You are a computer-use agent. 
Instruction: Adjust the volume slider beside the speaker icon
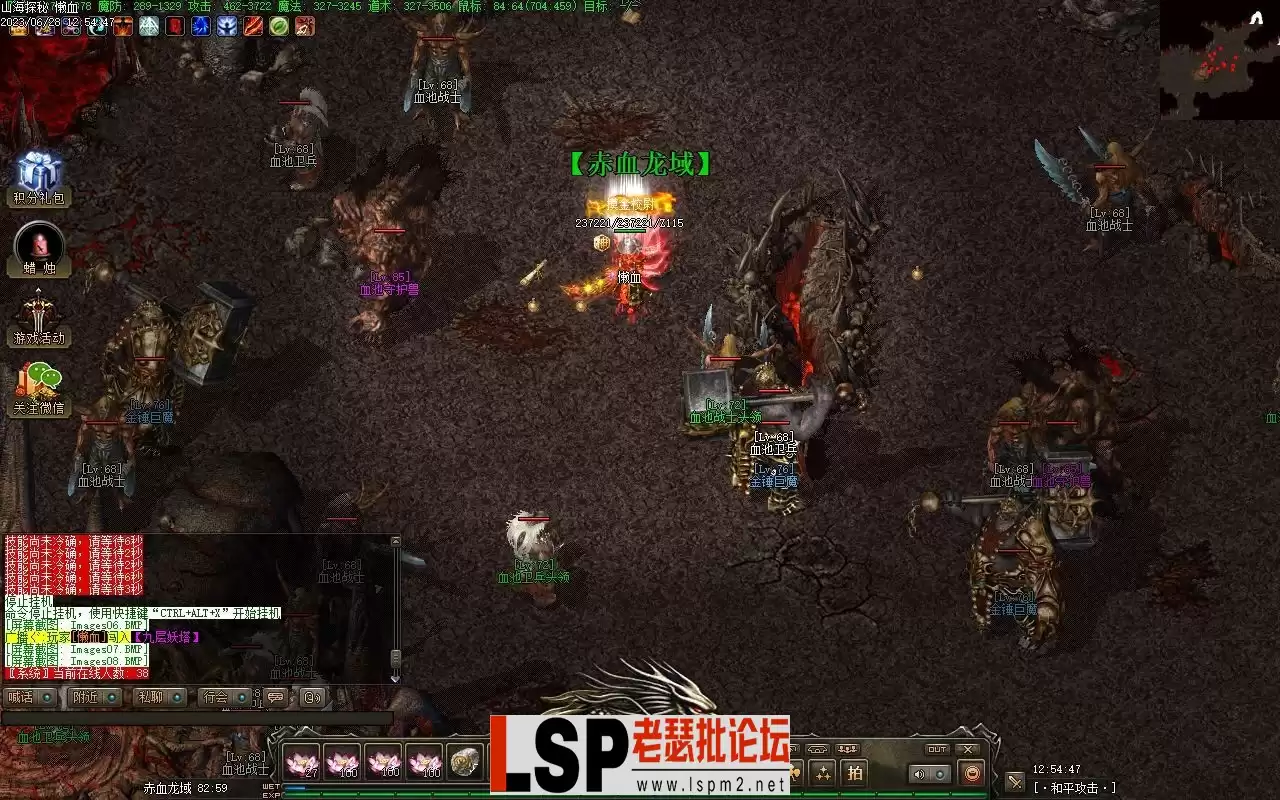pyautogui.click(x=941, y=774)
